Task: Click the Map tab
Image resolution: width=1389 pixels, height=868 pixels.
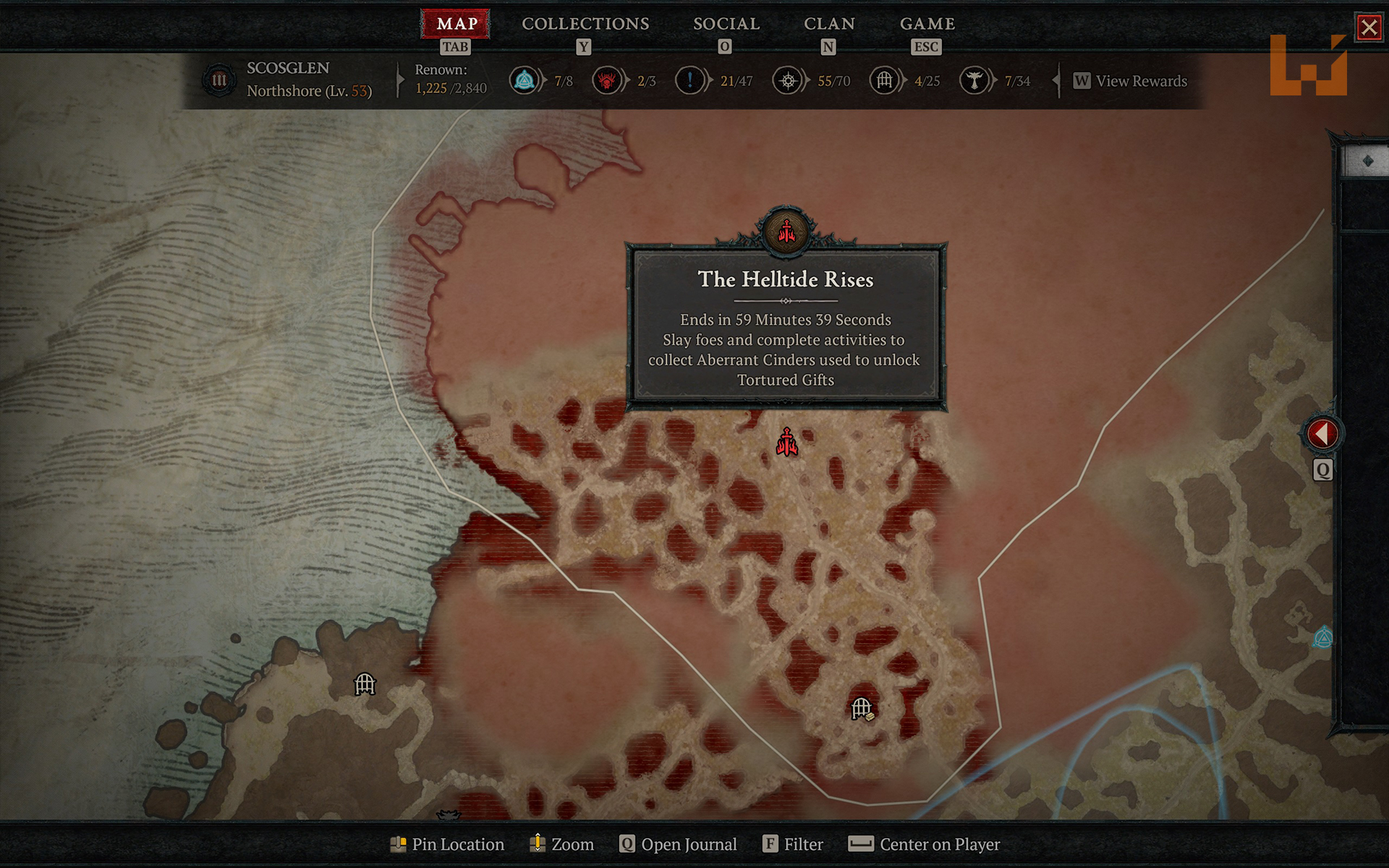Action: tap(456, 24)
